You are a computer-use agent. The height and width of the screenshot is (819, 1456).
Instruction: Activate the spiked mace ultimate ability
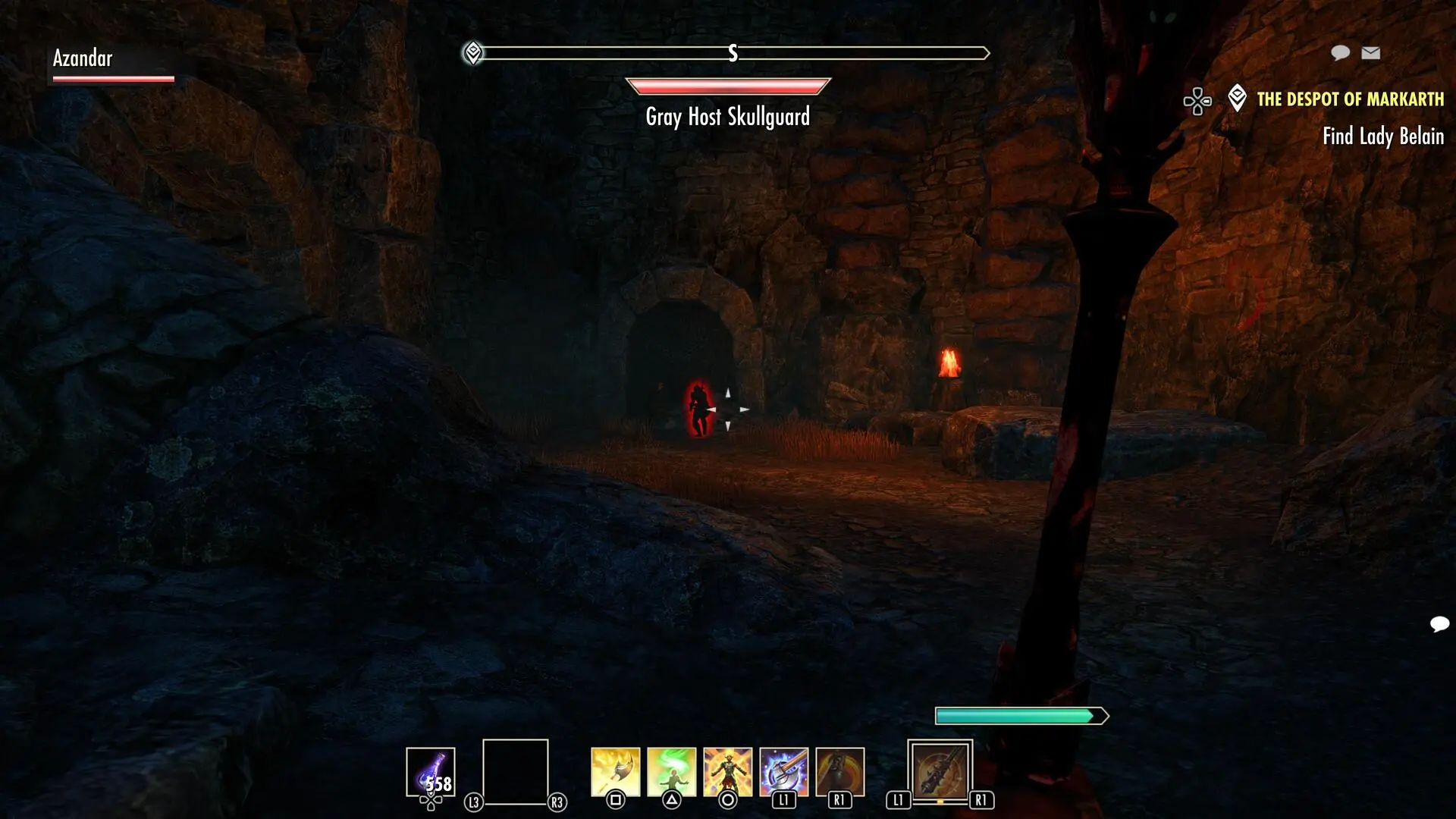click(x=940, y=771)
